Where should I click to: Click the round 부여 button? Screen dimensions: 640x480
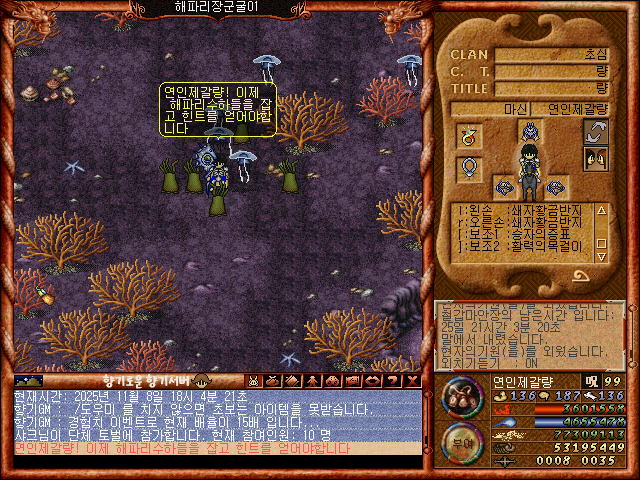(461, 440)
